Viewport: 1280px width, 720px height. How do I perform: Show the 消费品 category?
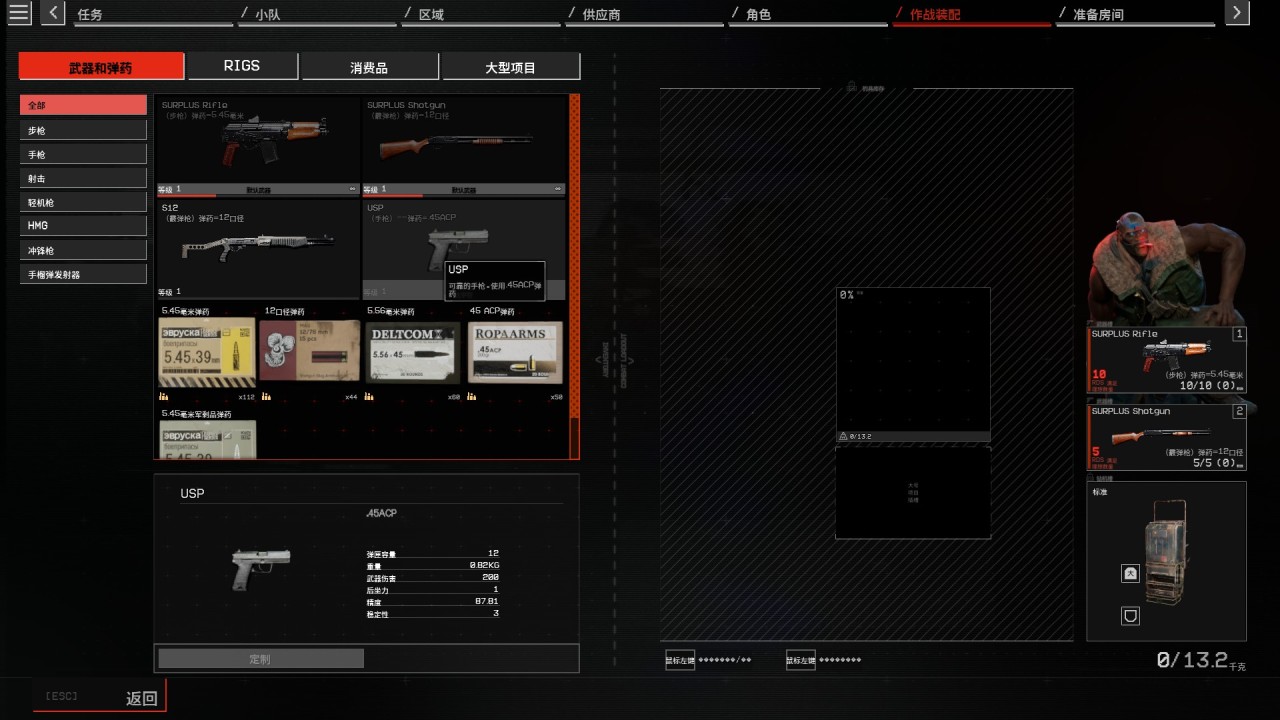(369, 67)
